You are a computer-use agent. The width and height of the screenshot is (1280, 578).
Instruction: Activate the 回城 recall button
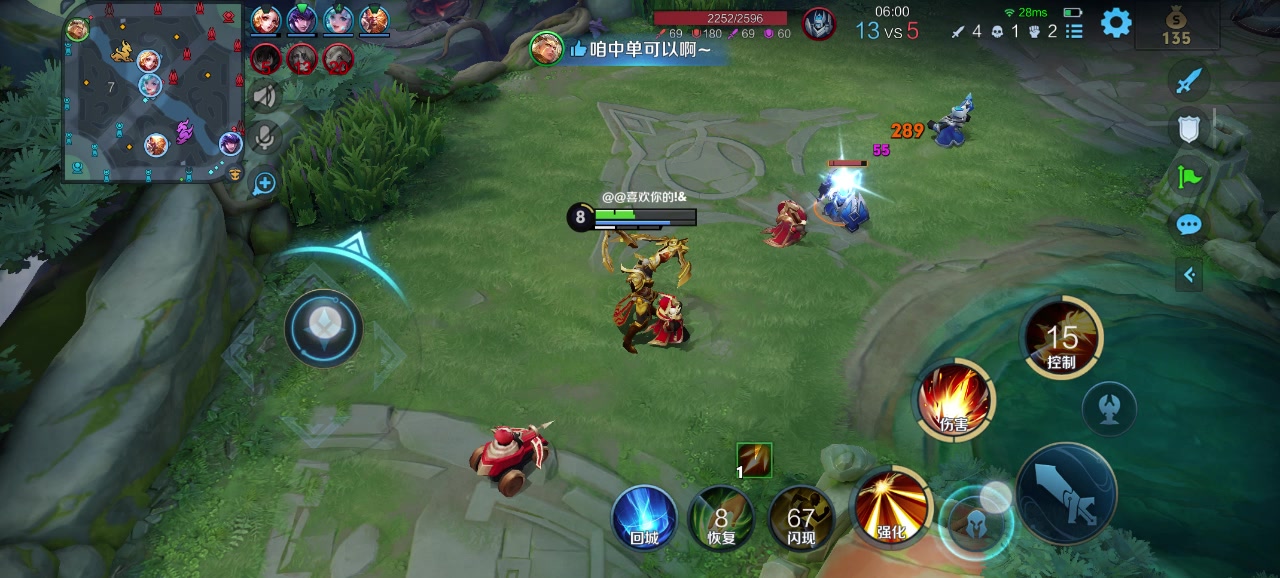644,518
